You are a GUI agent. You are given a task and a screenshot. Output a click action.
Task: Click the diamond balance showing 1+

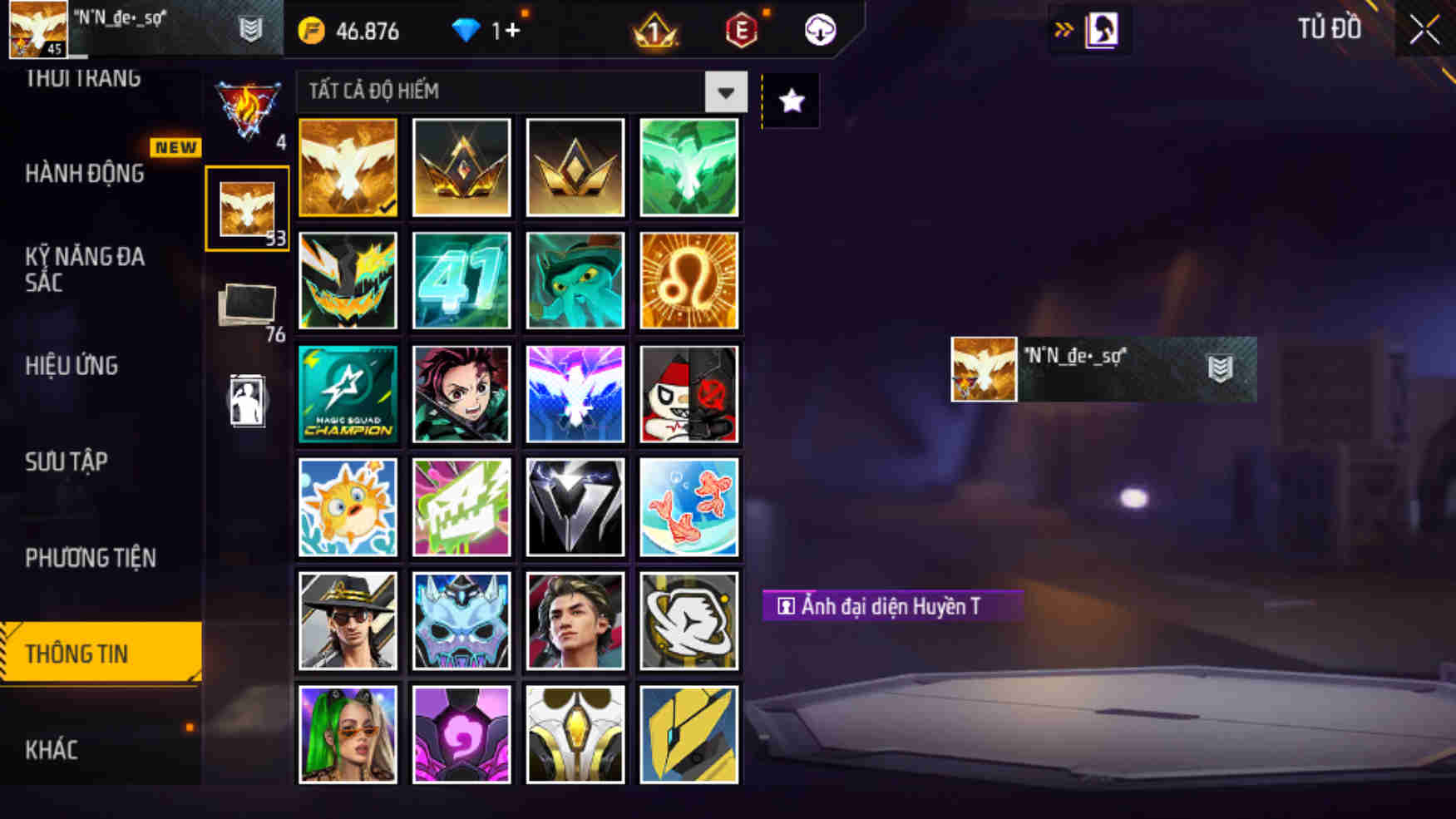point(491,31)
